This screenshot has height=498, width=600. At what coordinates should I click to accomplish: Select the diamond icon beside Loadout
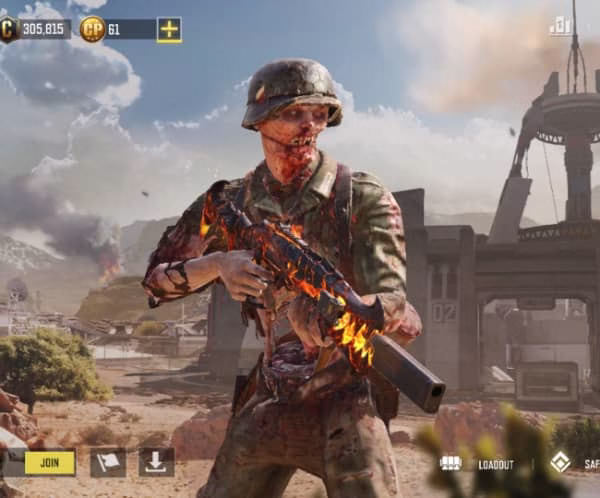[x=560, y=463]
